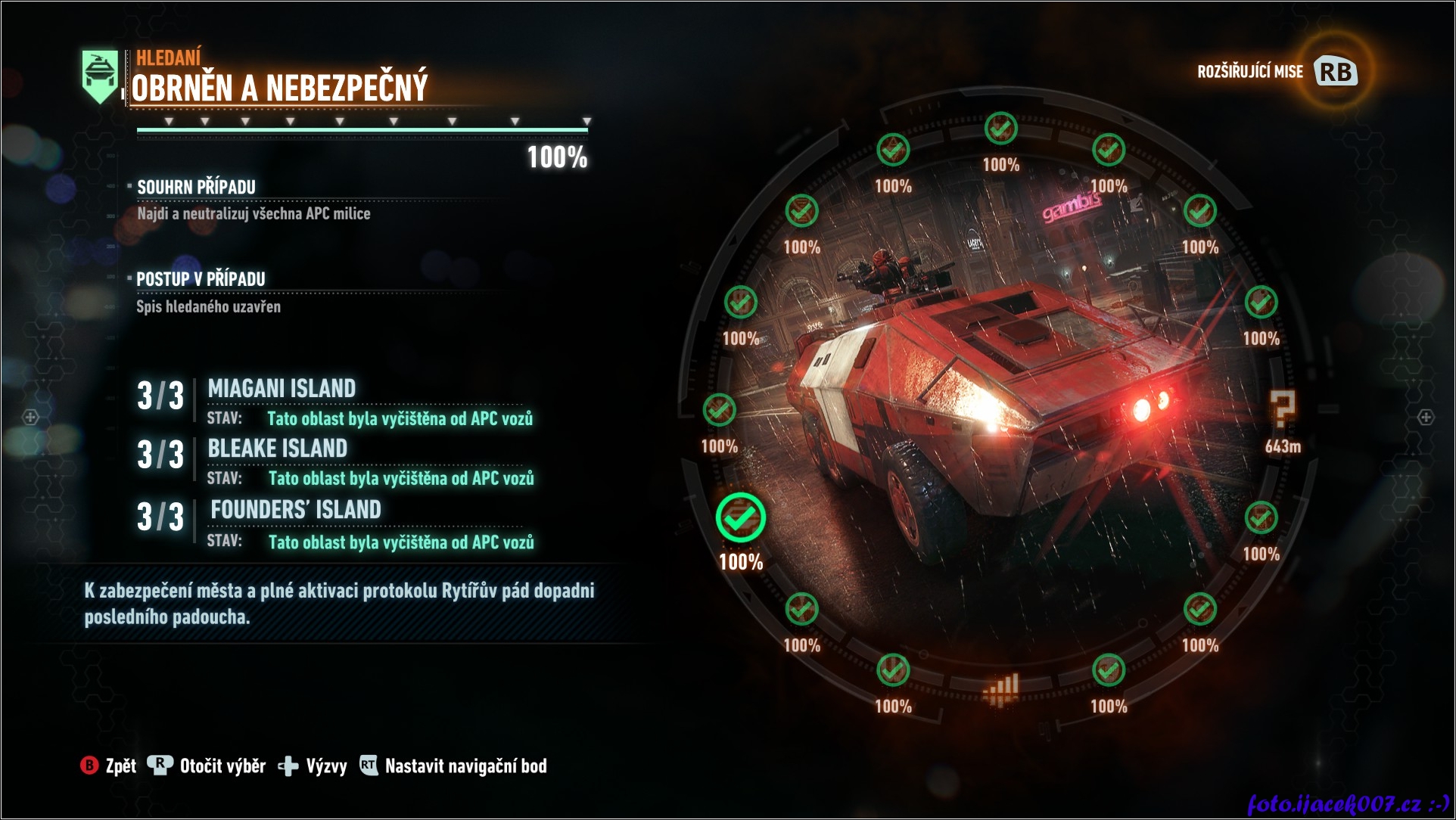
Task: Click the green APC mission badge
Action: click(100, 76)
